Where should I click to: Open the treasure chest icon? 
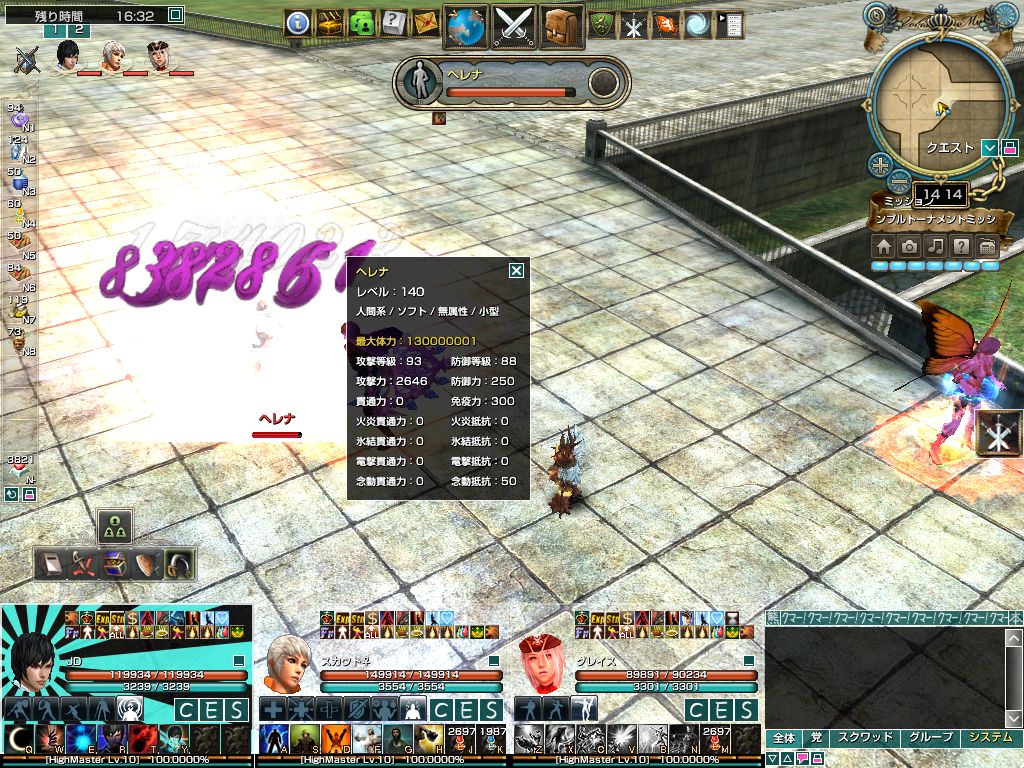tap(330, 23)
